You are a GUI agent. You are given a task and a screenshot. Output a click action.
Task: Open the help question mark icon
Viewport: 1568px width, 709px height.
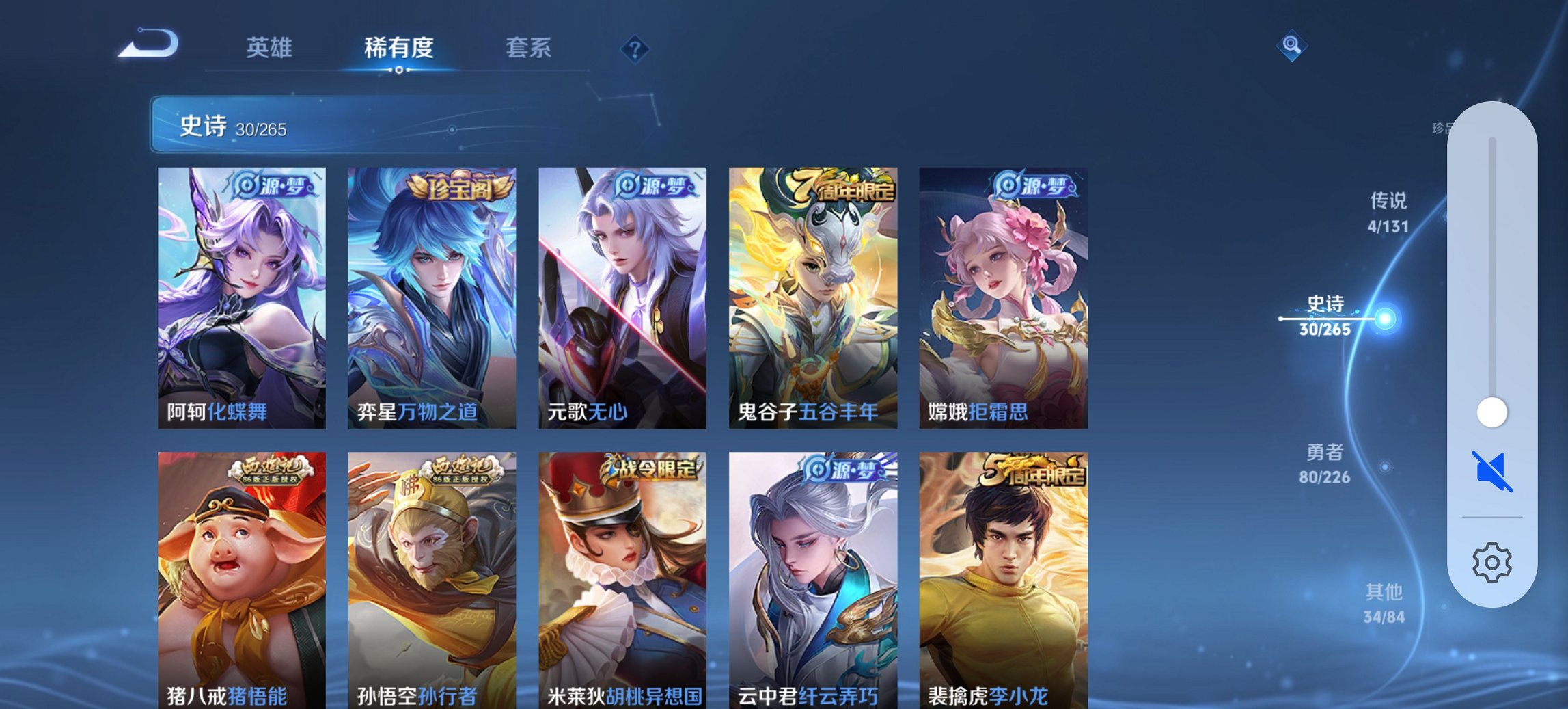coord(634,49)
